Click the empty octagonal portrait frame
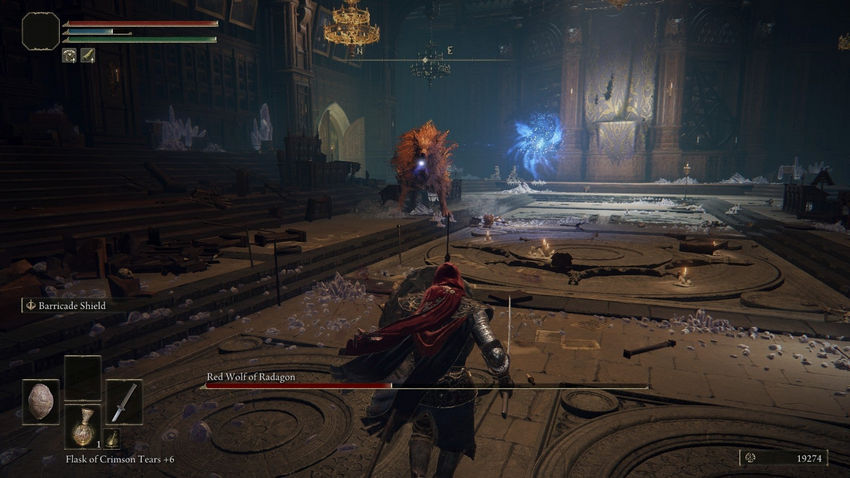 pos(41,31)
